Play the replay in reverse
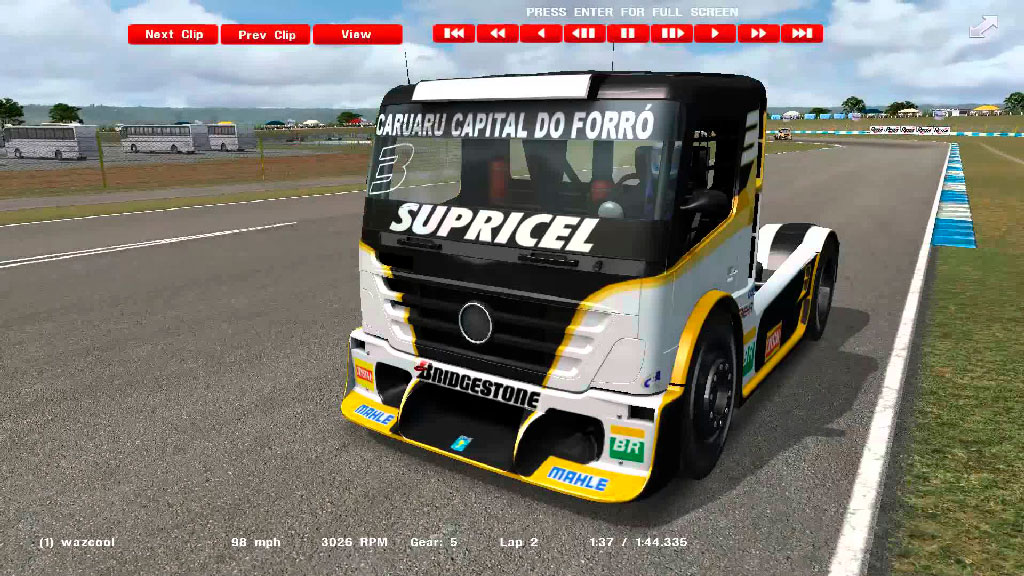 [541, 33]
